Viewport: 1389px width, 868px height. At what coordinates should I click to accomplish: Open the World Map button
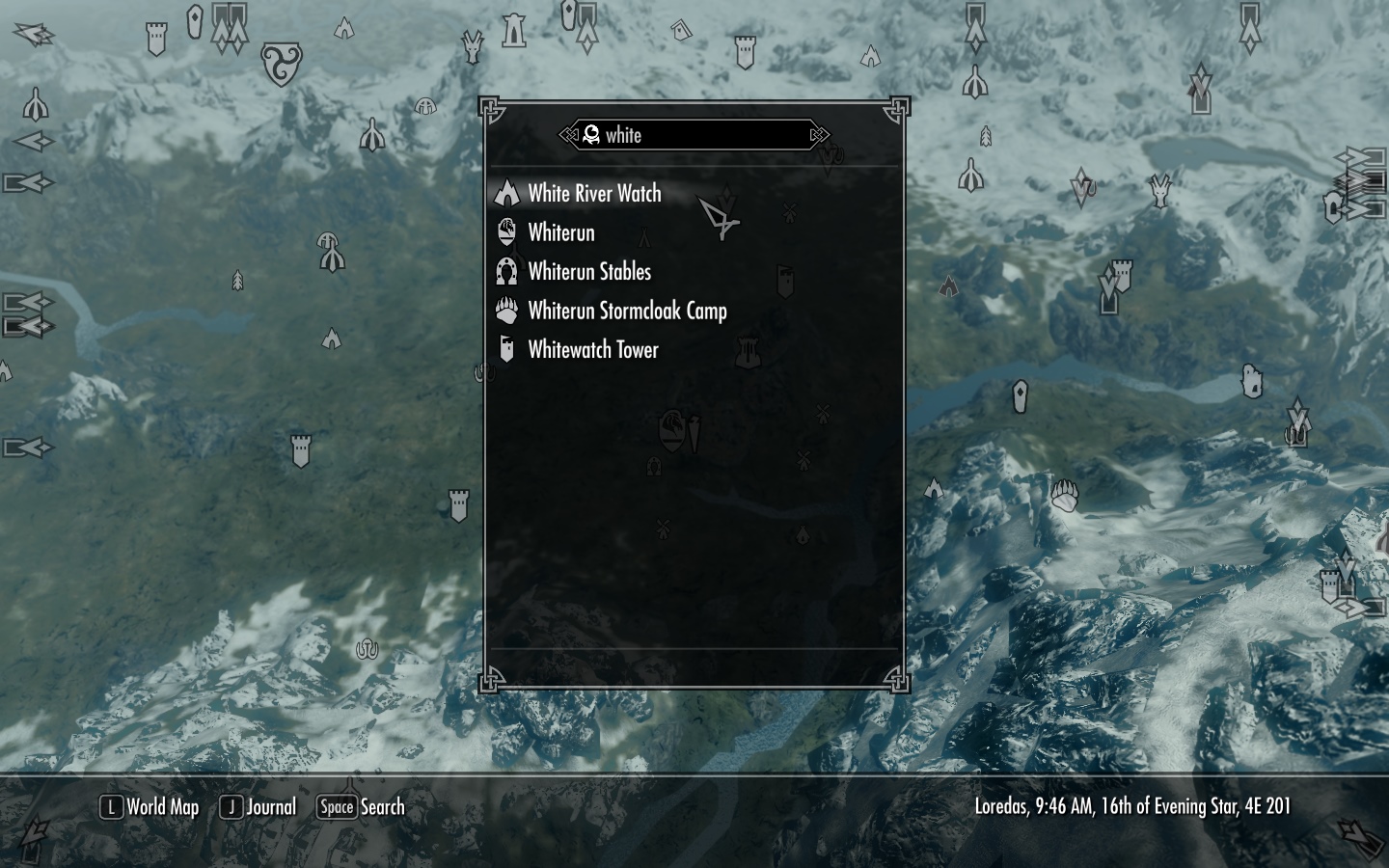(150, 807)
